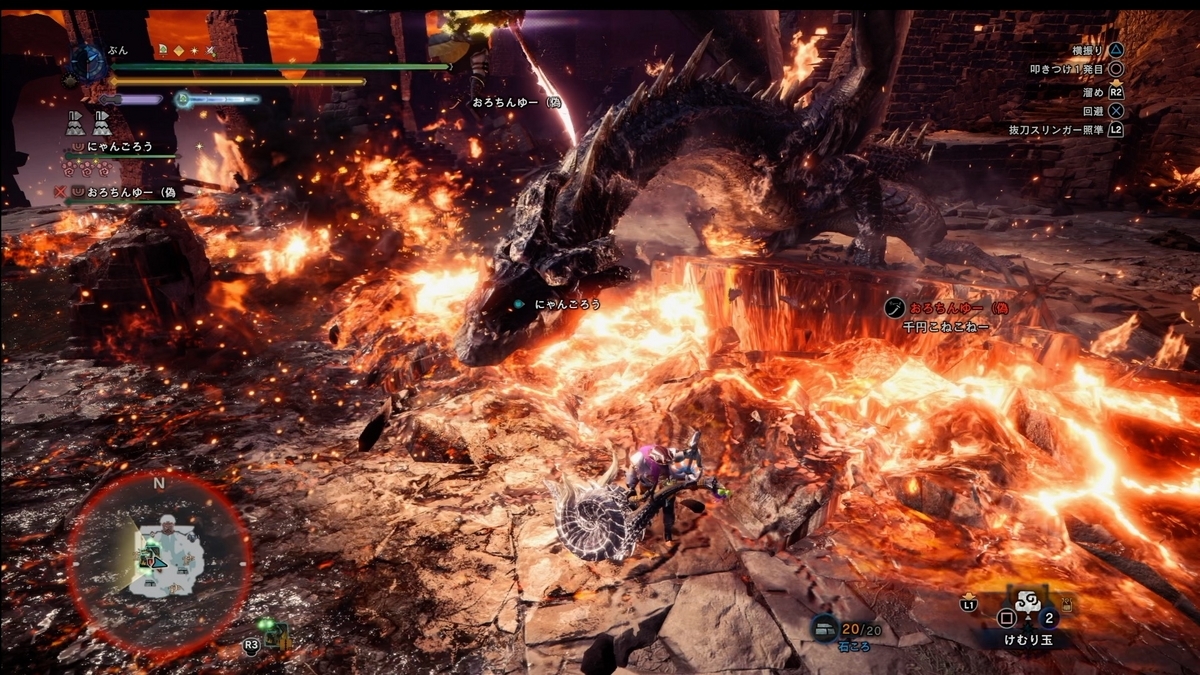This screenshot has width=1200, height=675.
Task: Click the item pouch icon beside smoke bomb
Action: click(1066, 605)
